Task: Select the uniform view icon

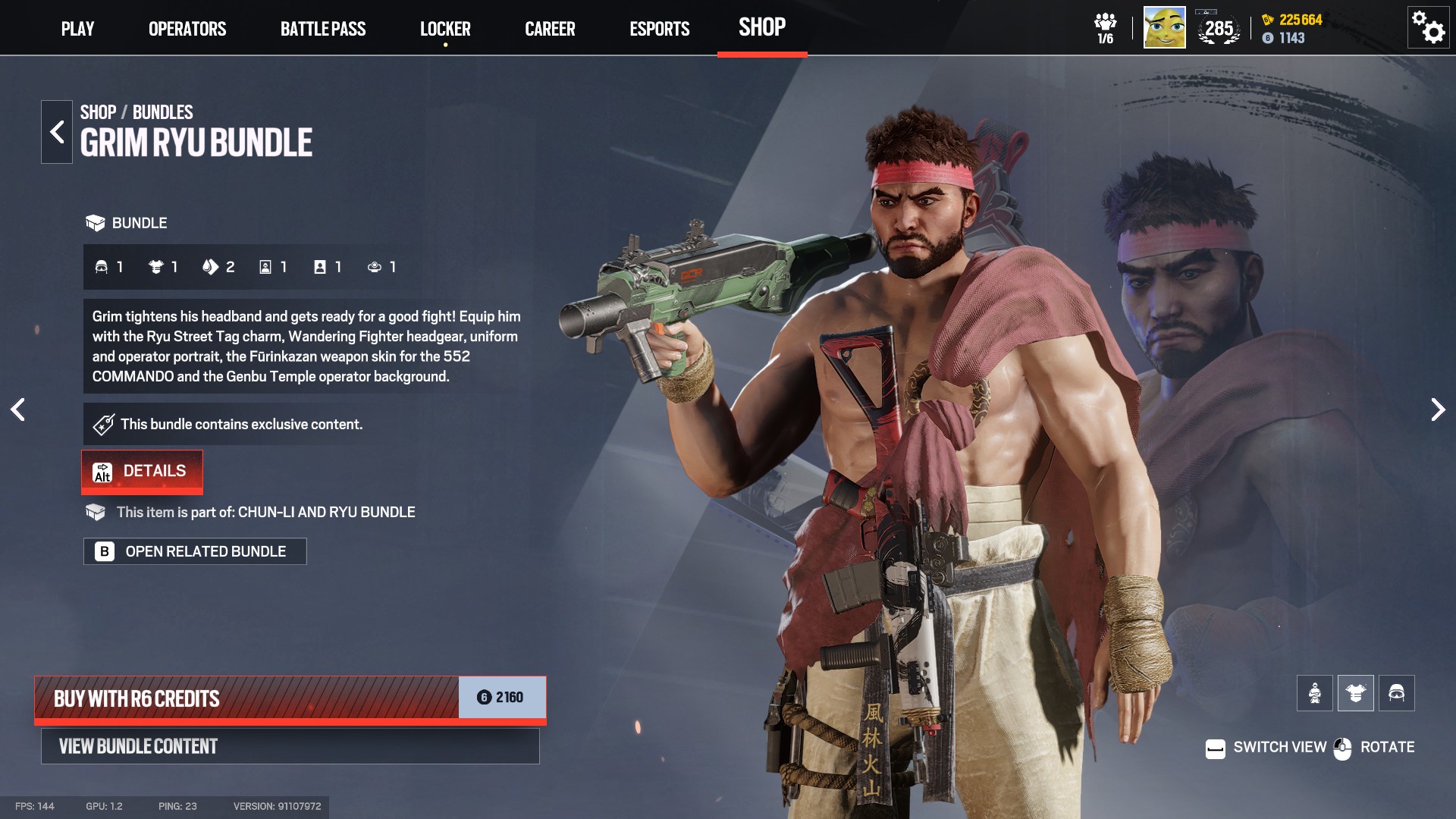Action: 1355,693
